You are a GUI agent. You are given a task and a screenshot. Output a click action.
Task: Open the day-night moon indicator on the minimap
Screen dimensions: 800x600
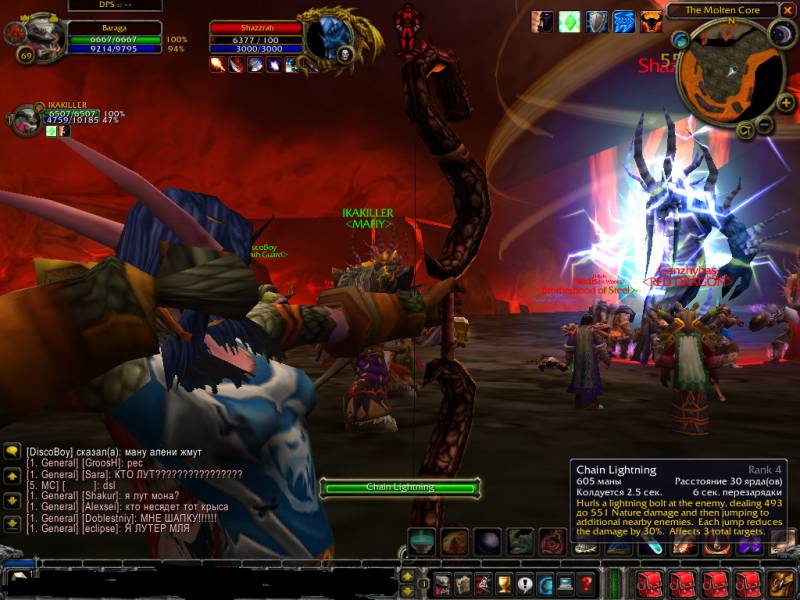tap(782, 36)
